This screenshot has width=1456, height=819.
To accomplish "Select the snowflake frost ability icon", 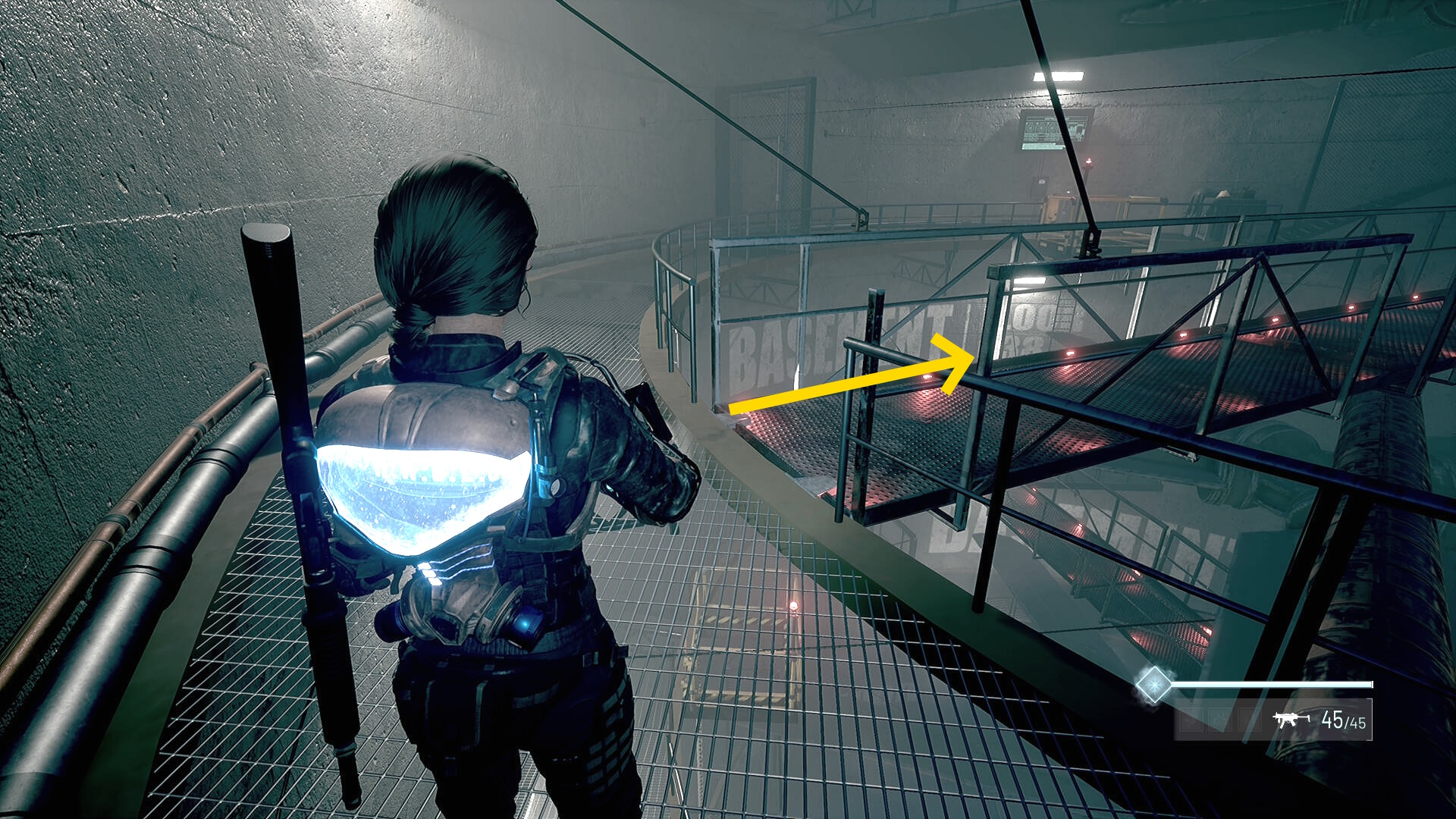I will coord(1153,685).
